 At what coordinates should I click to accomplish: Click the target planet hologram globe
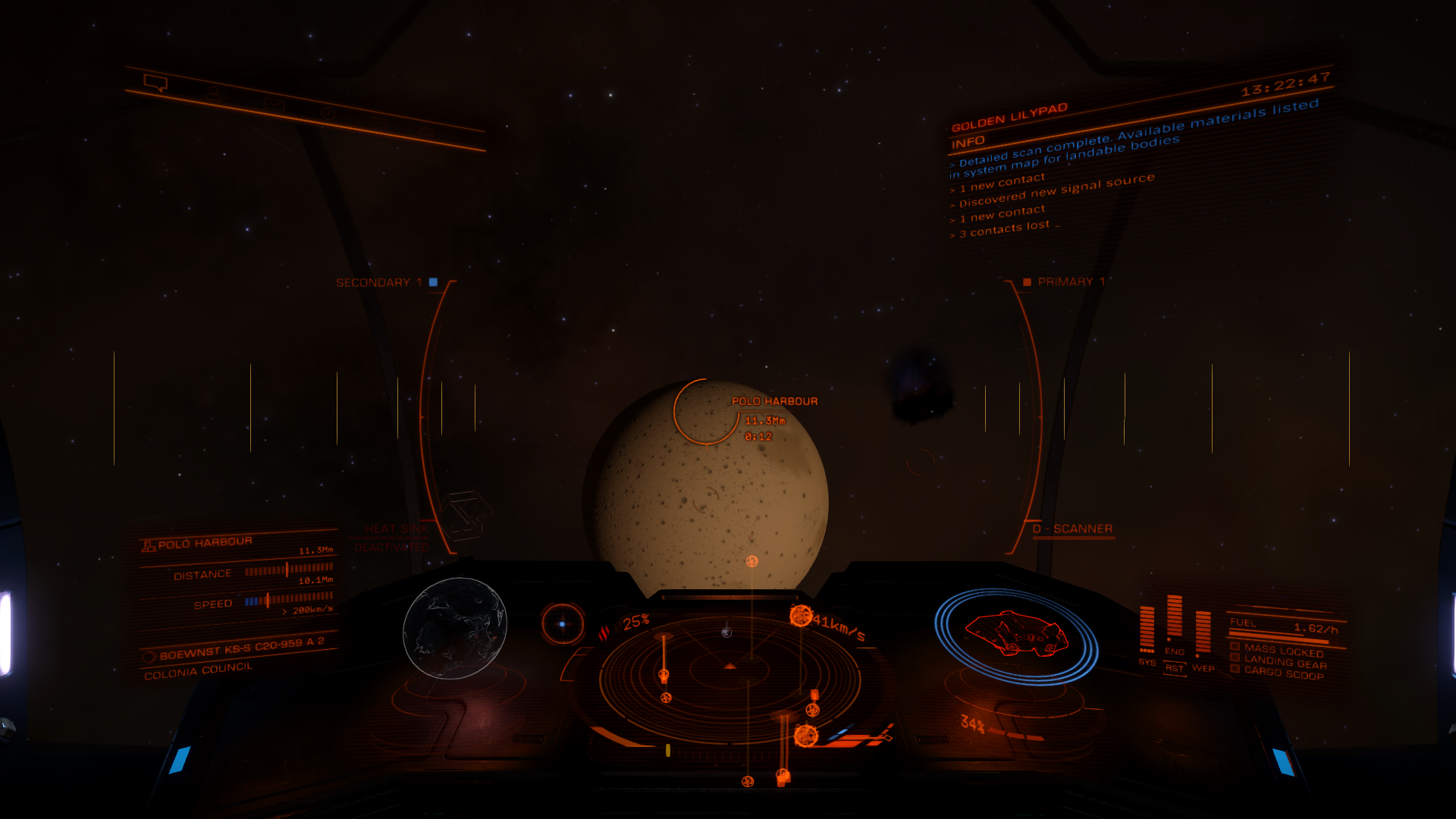[x=455, y=628]
